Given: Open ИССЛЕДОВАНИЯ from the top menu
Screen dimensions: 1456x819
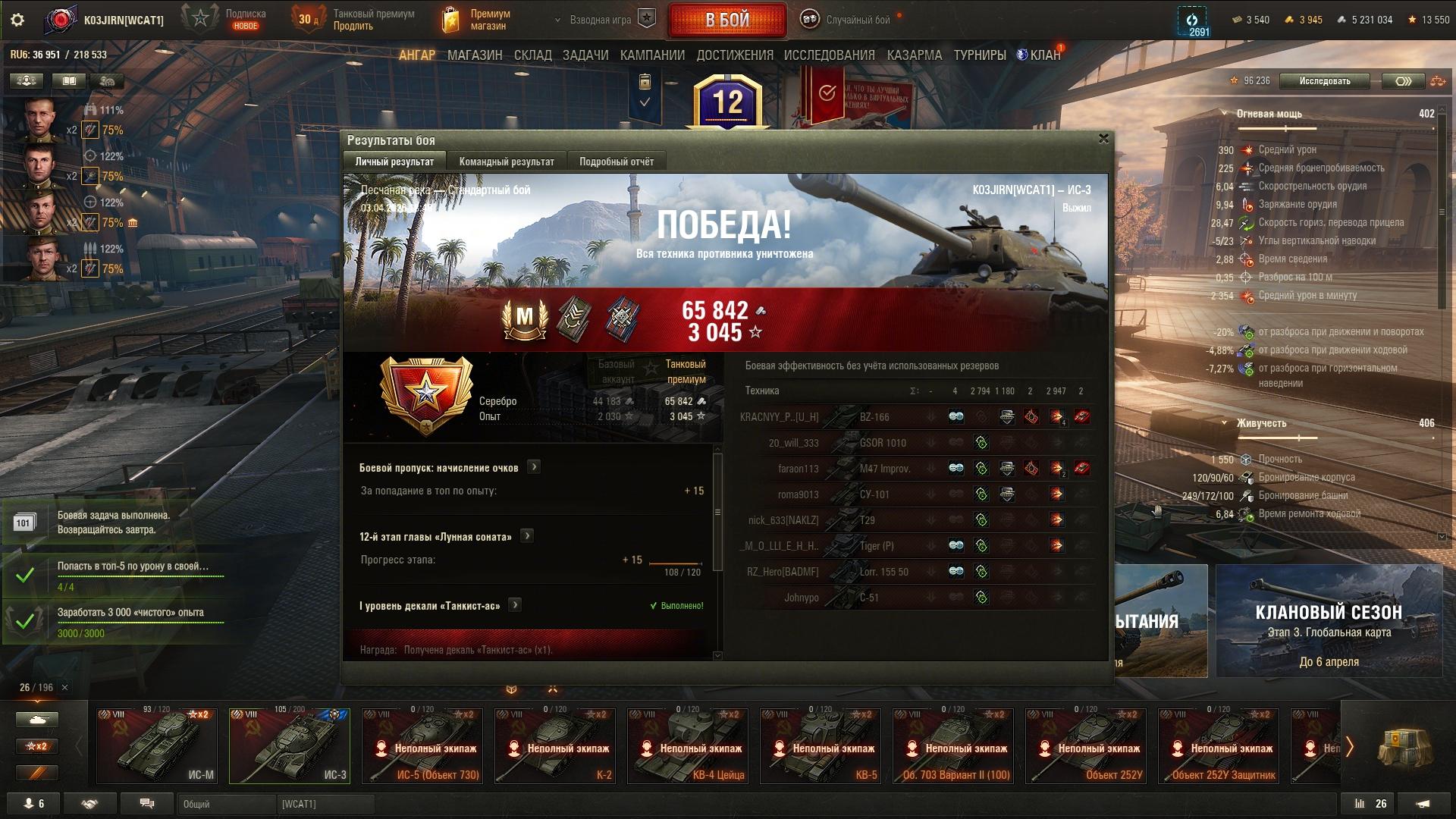Looking at the screenshot, I should coord(829,55).
